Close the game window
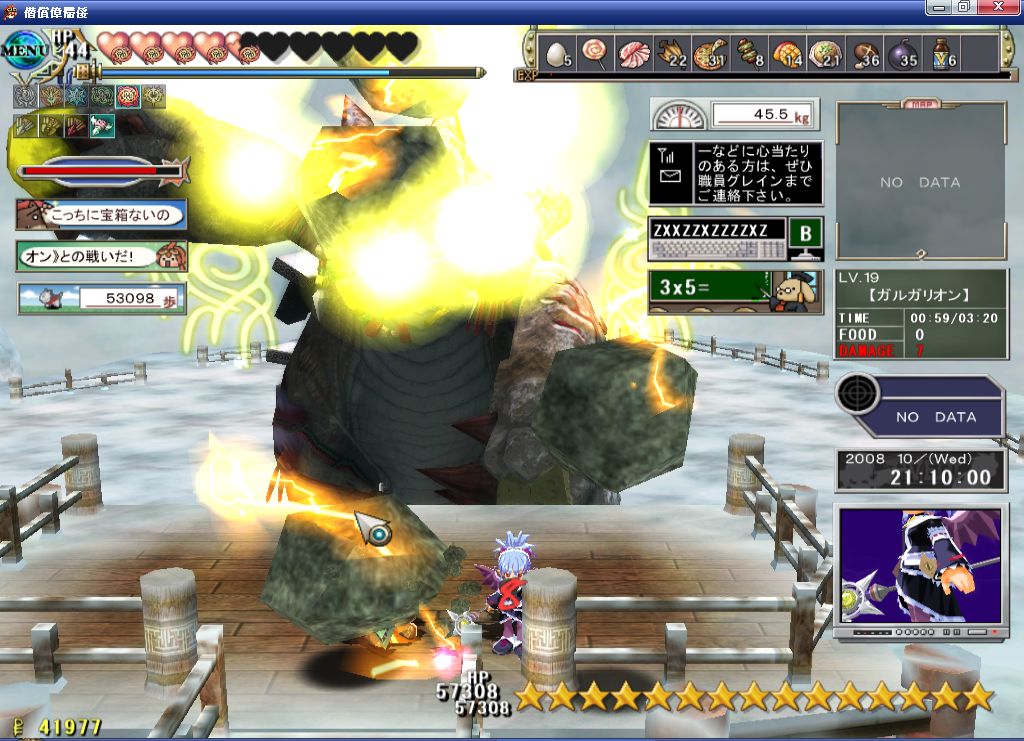Image resolution: width=1024 pixels, height=741 pixels. (998, 7)
